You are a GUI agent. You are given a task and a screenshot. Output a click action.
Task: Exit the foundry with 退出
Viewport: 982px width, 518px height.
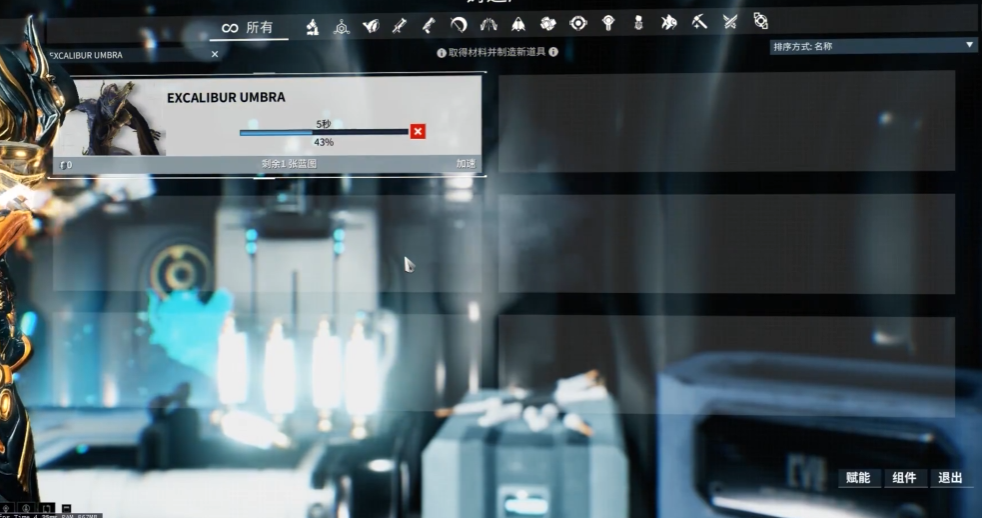click(x=950, y=478)
